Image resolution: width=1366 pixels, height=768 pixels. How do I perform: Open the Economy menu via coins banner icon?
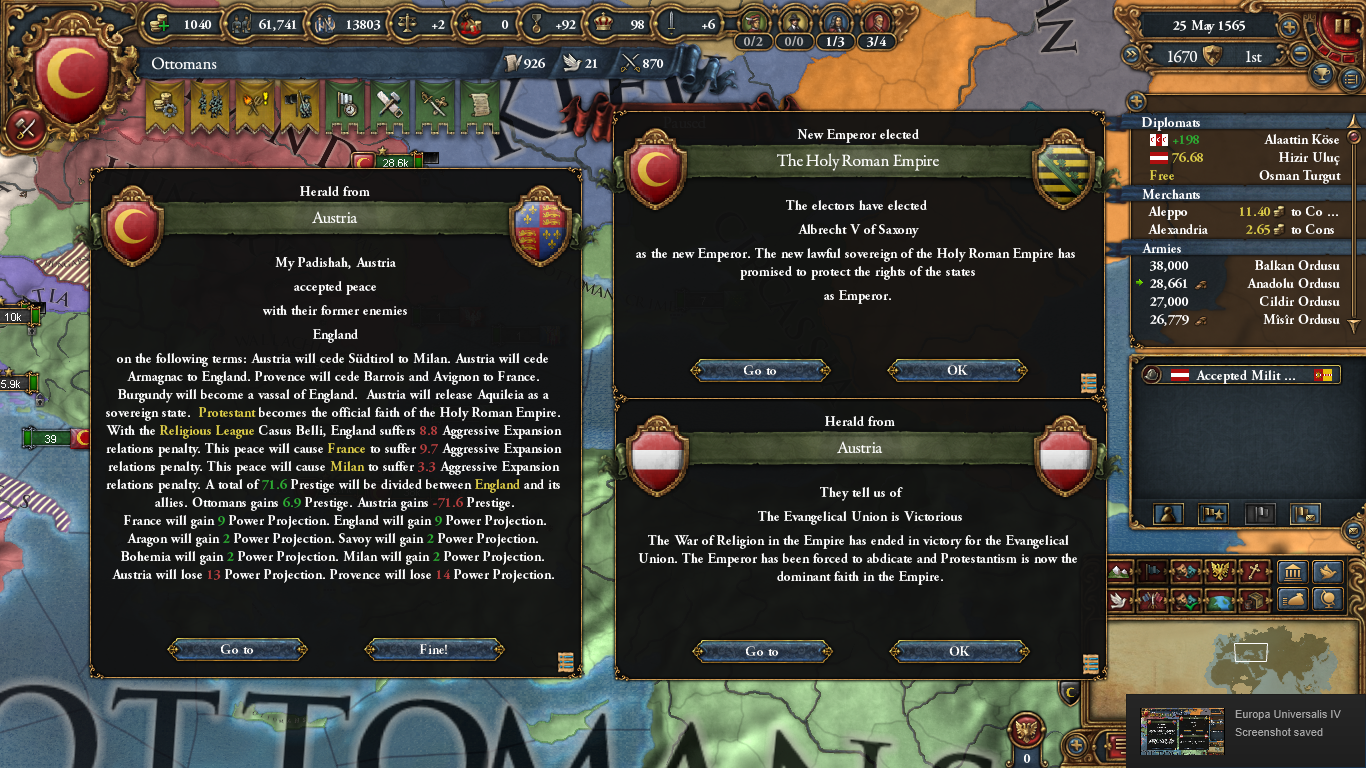click(x=166, y=105)
